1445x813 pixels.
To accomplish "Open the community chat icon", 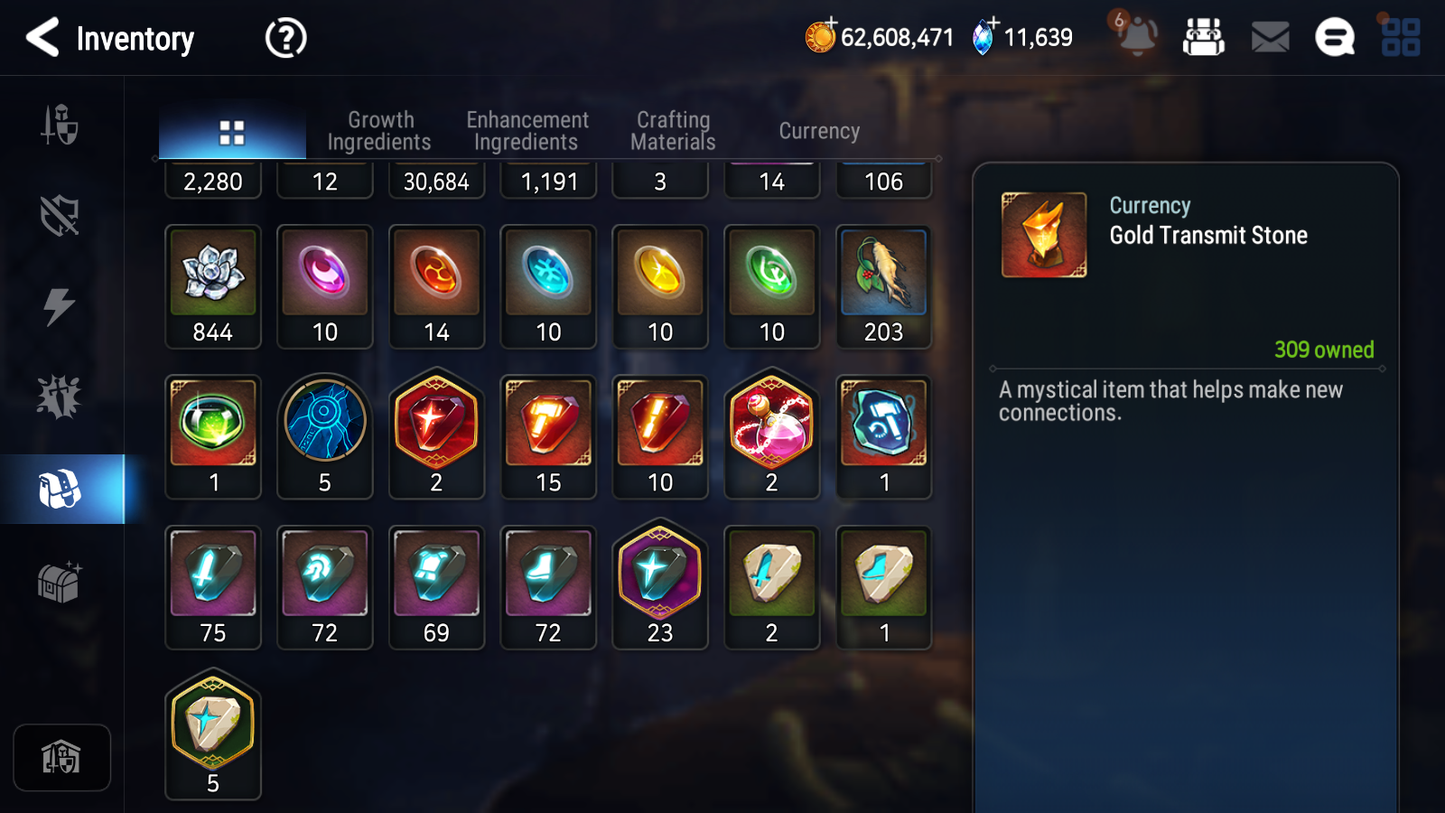I will [x=1335, y=36].
